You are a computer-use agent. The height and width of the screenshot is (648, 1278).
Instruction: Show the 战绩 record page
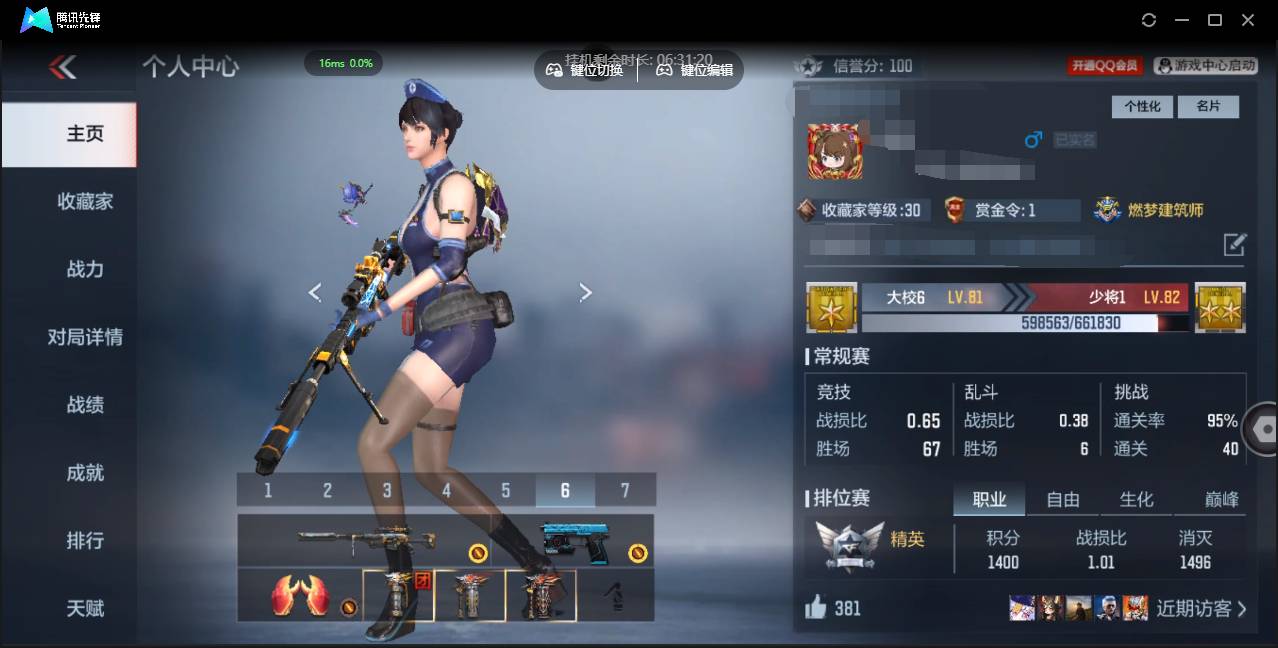pyautogui.click(x=85, y=405)
